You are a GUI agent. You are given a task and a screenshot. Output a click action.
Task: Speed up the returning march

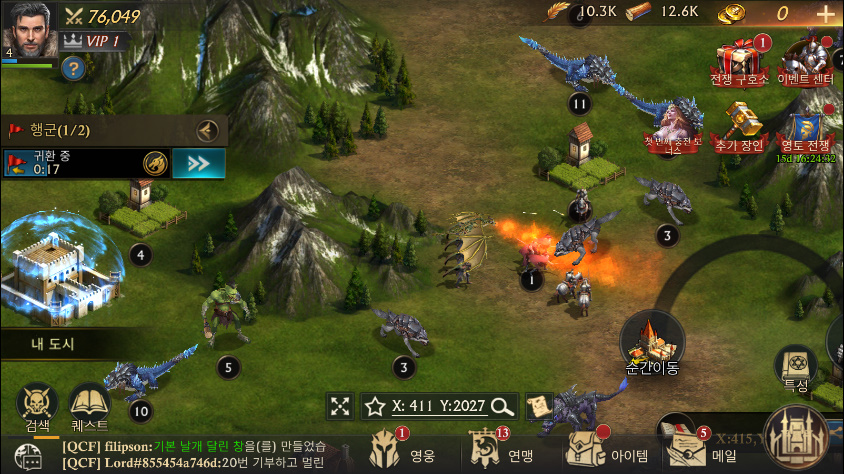point(197,163)
